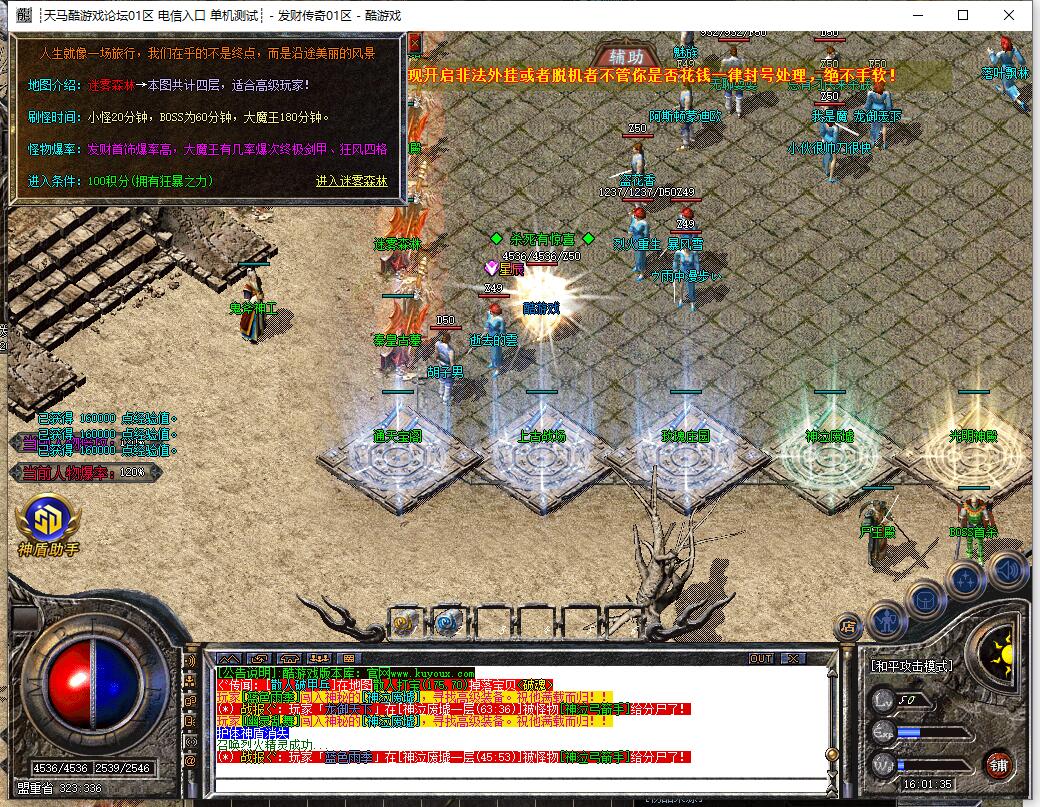Open the character equipment panel icon
Viewport: 1040px width, 807px height.
tap(886, 619)
